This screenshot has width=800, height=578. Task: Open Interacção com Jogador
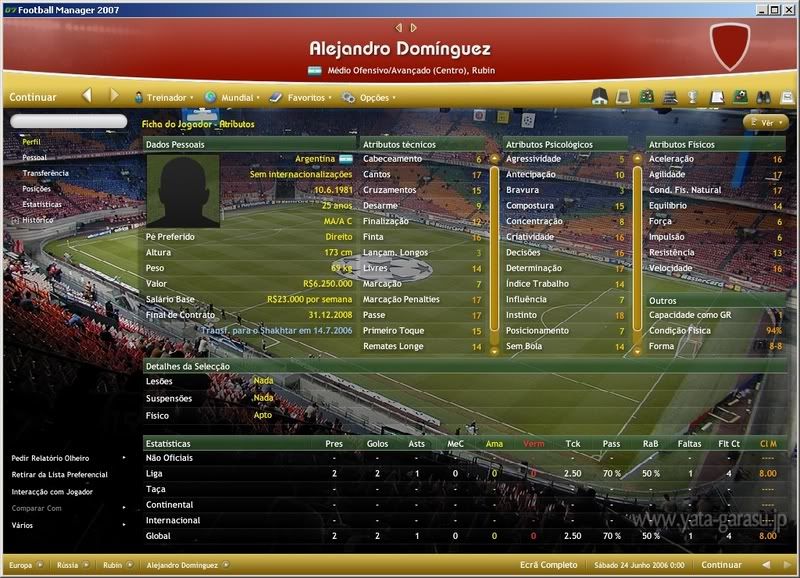[x=52, y=492]
